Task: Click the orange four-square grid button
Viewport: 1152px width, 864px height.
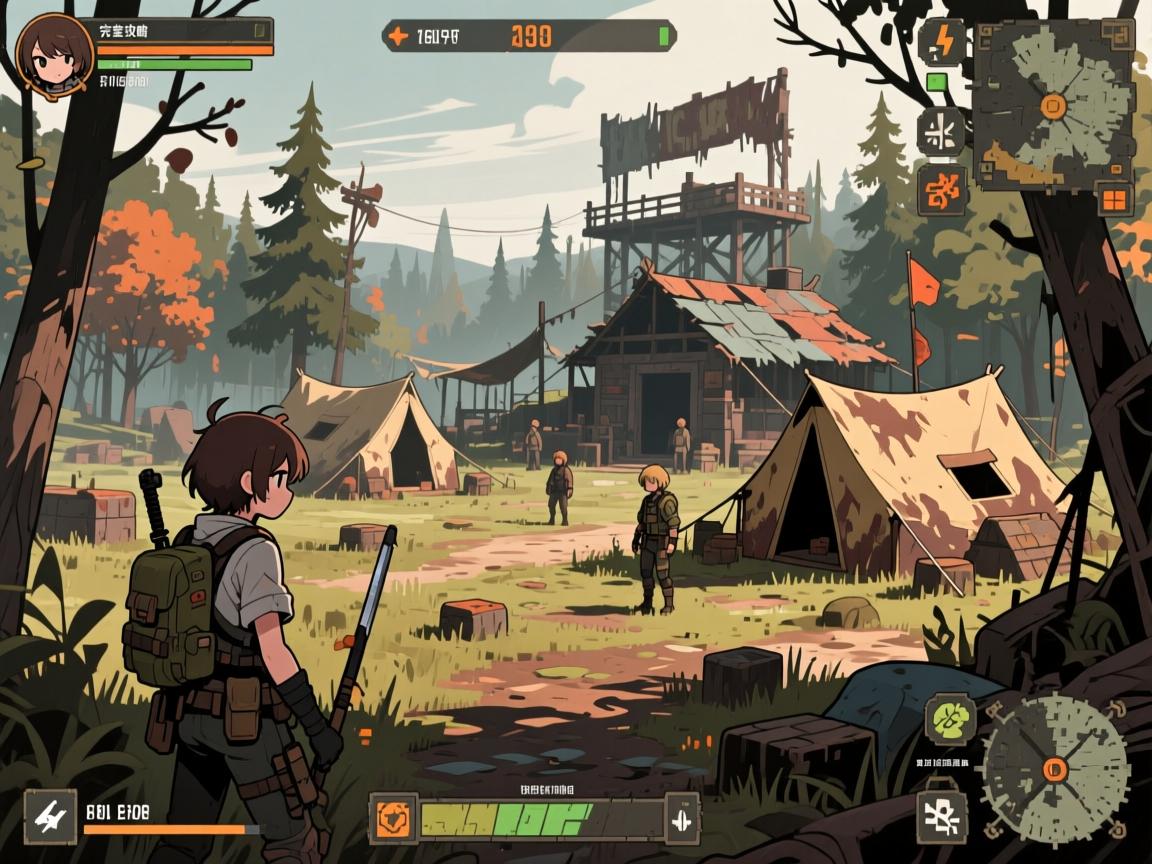Action: pyautogui.click(x=1113, y=198)
